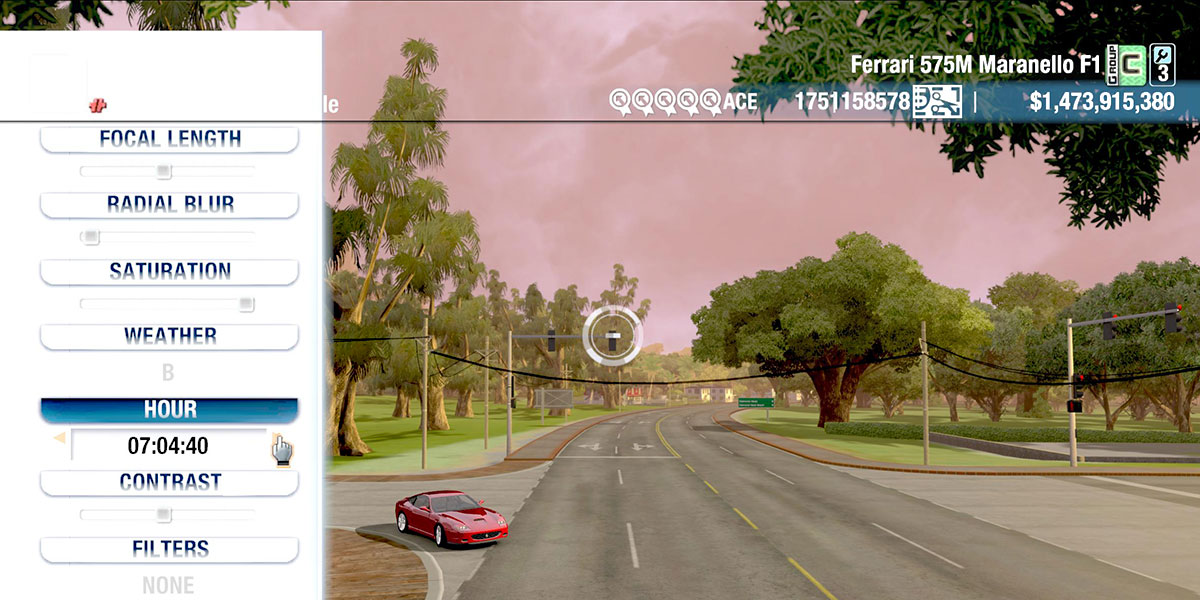Open the Saturation setting
1200x600 pixels.
click(169, 271)
